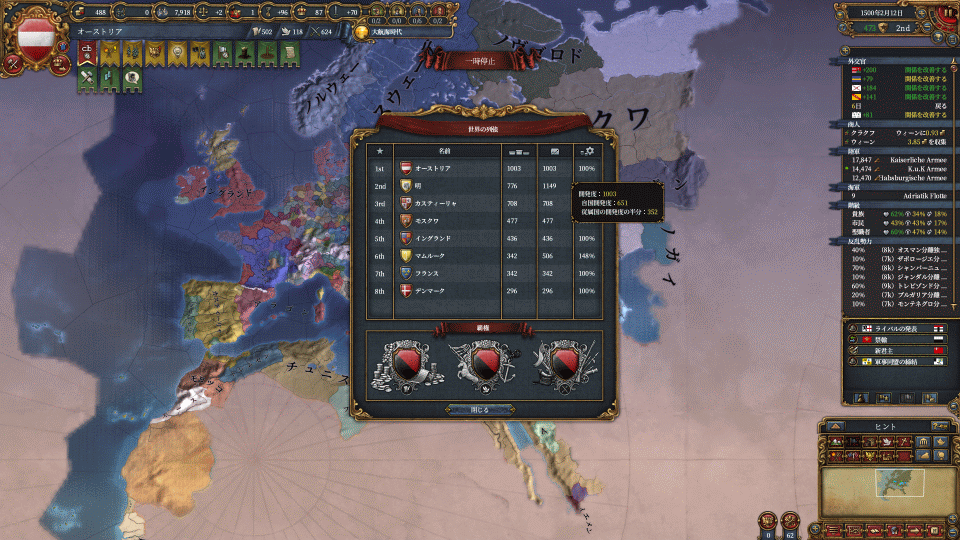
Task: Open the 大航海時代 age panel
Action: [397, 32]
